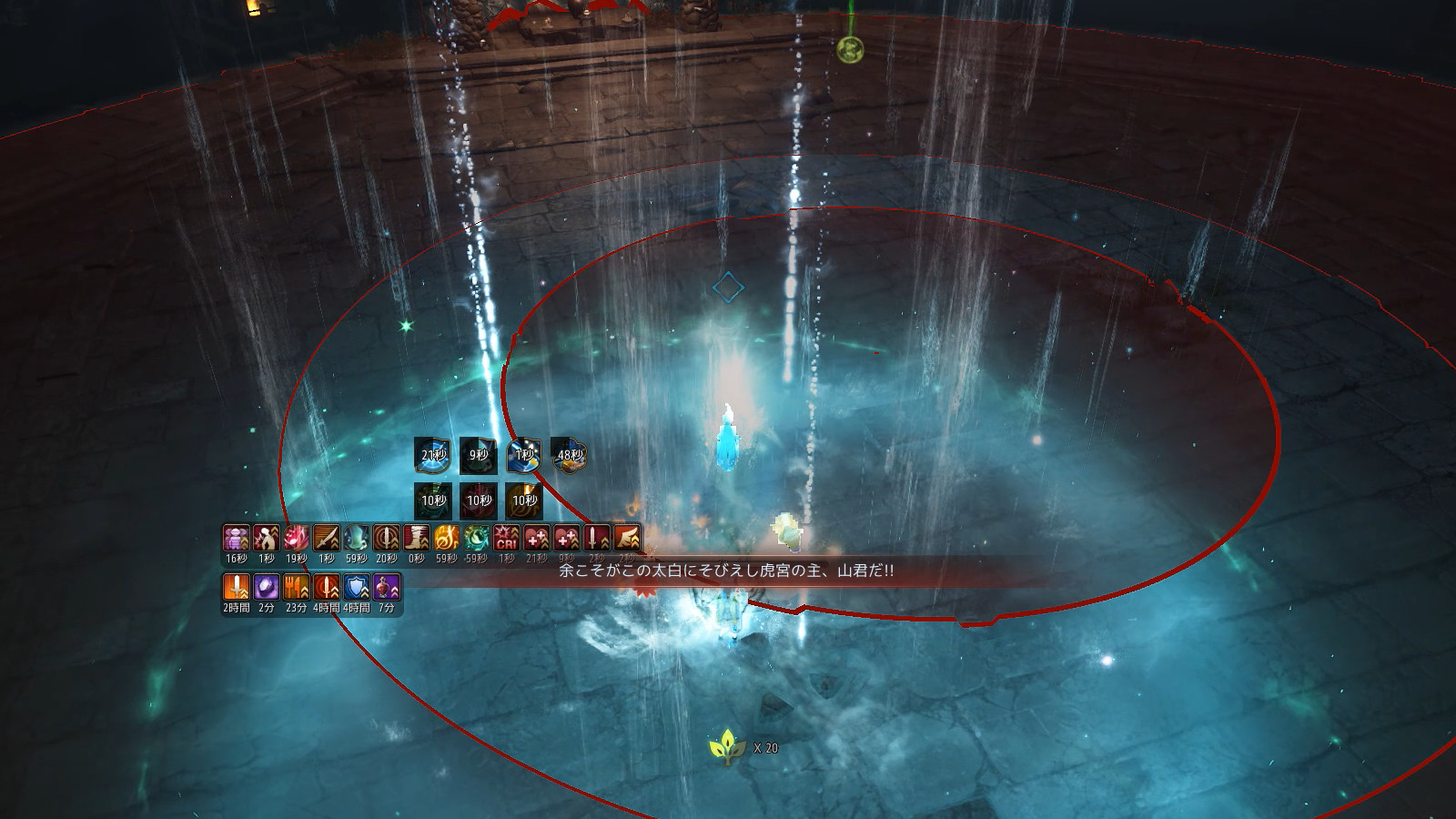Click the golden treble clef buff
This screenshot has height=819, width=1456.
[x=447, y=538]
